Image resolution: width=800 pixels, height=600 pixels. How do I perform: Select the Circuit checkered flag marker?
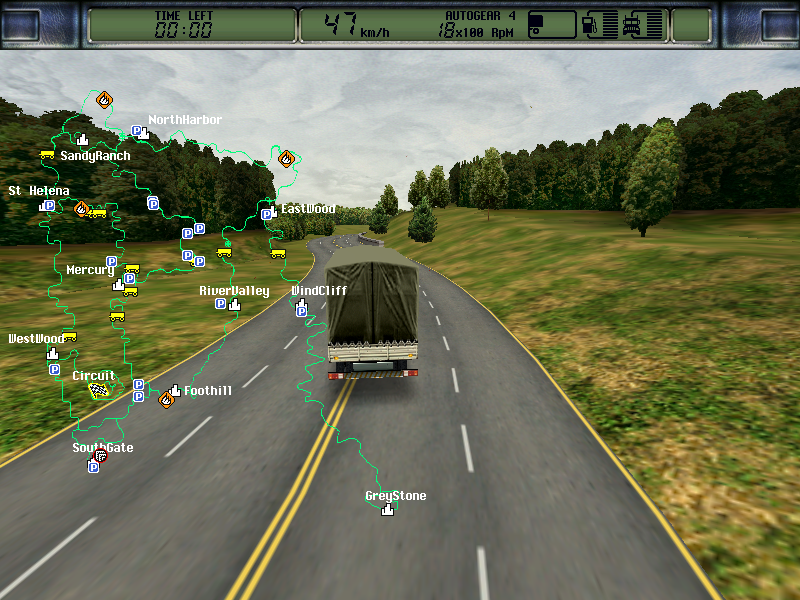pos(98,390)
